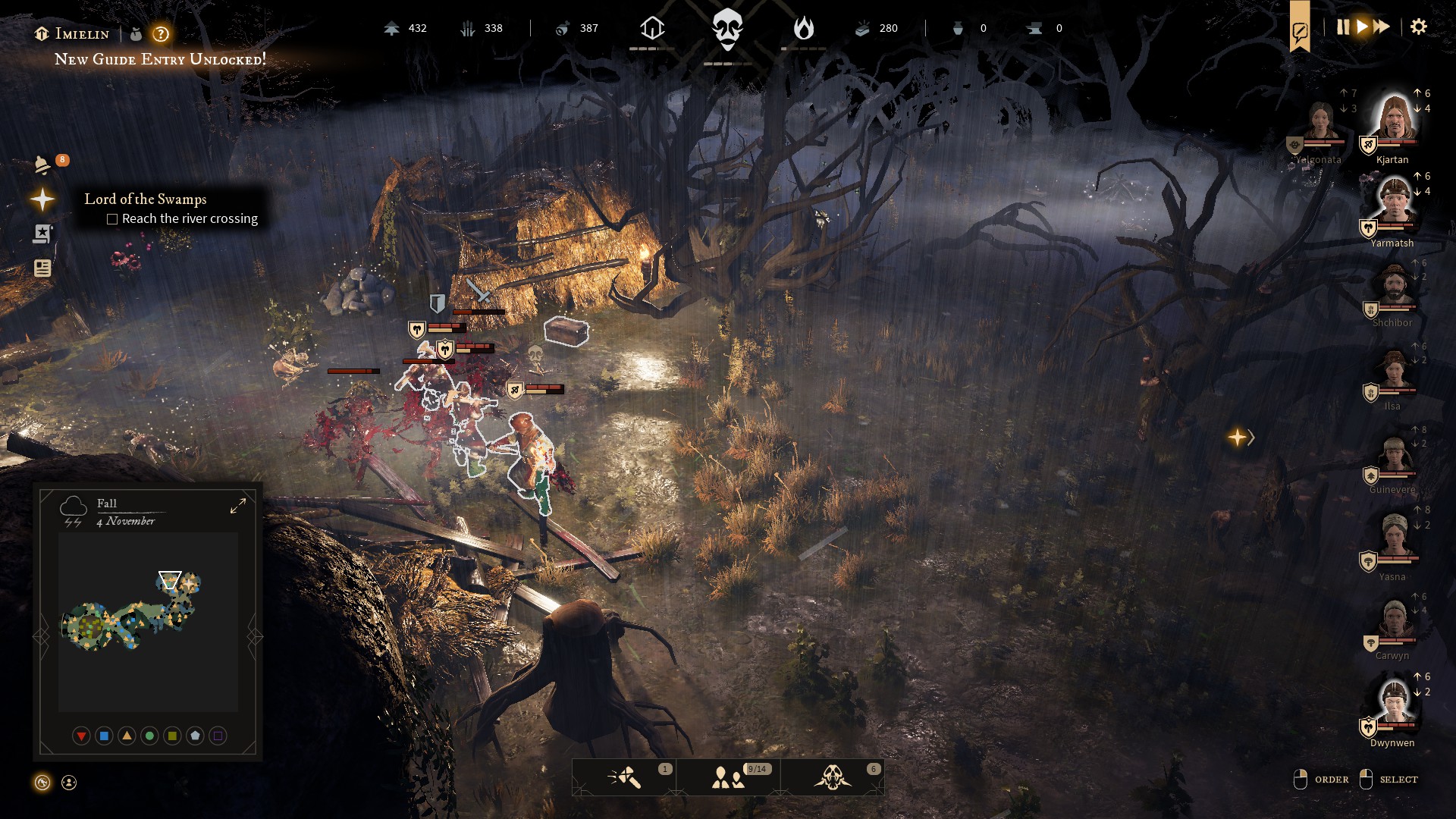Toggle the green circle map filter
Viewport: 1456px width, 819px height.
(x=149, y=736)
